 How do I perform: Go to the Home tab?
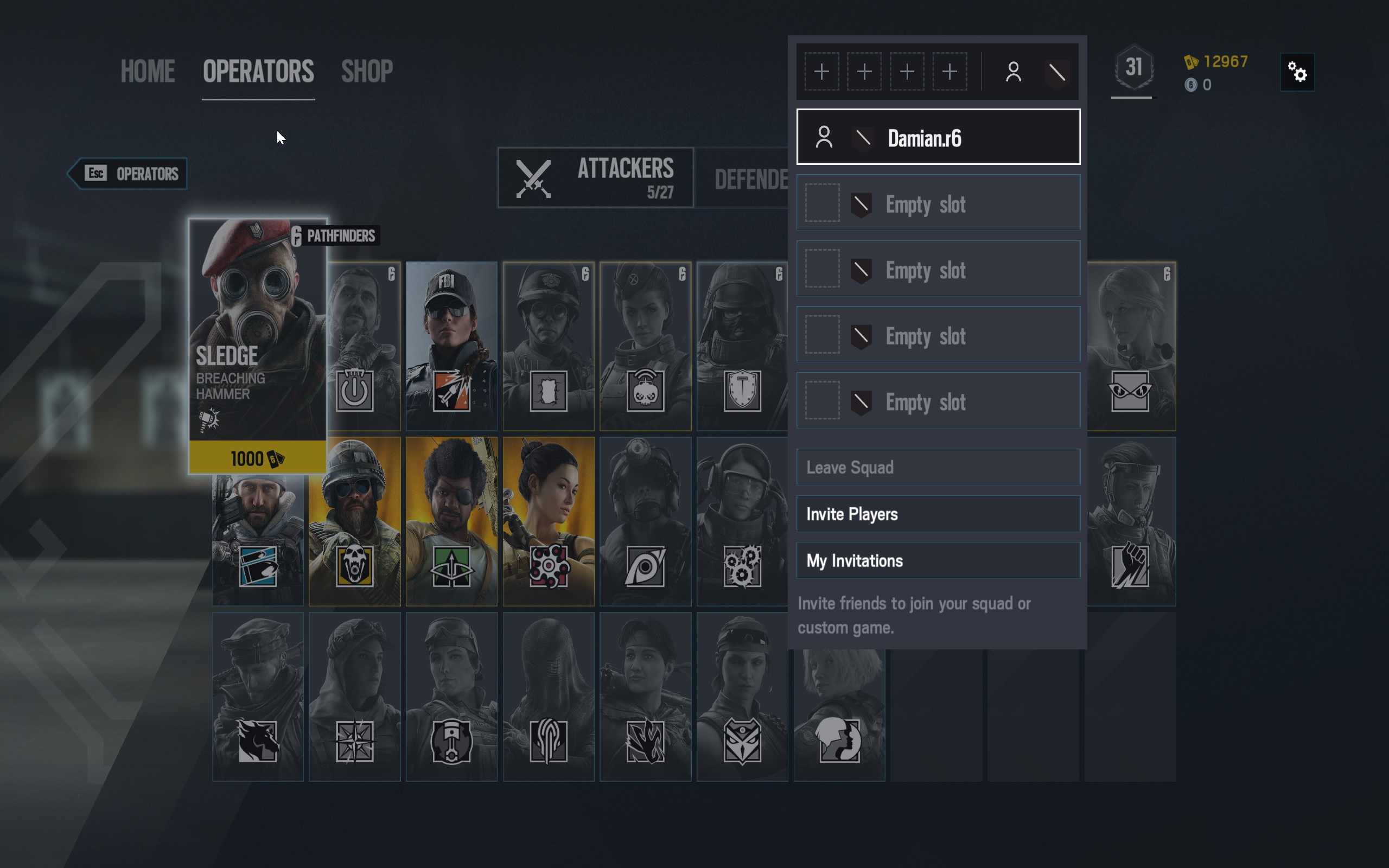click(148, 72)
